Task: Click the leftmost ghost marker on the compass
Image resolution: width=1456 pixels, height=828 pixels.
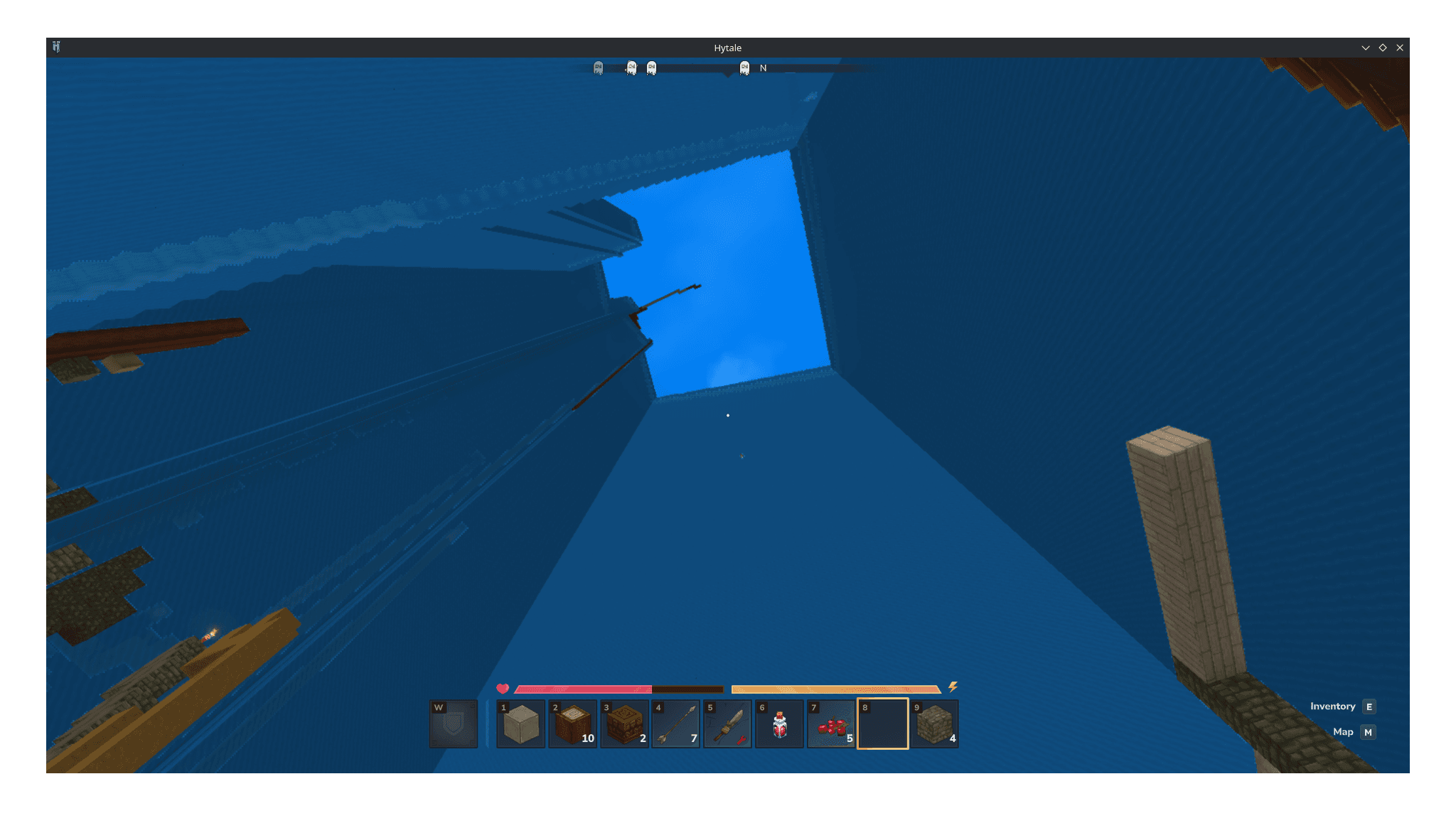Action: click(x=597, y=67)
